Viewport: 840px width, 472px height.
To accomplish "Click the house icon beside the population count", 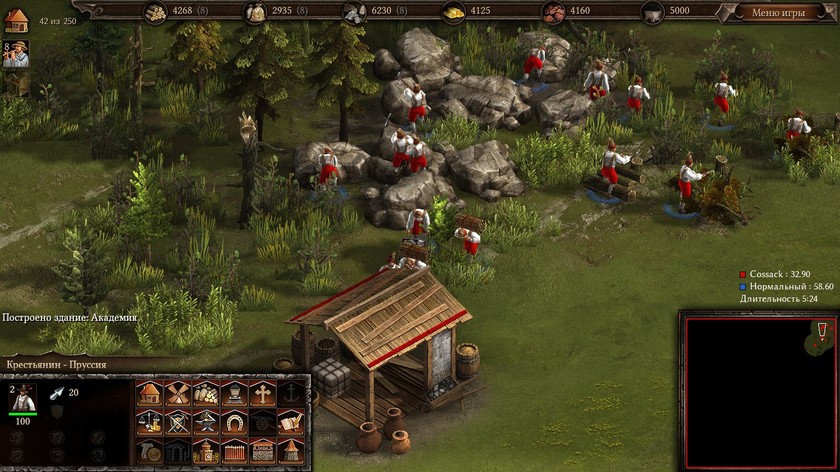I will point(15,21).
